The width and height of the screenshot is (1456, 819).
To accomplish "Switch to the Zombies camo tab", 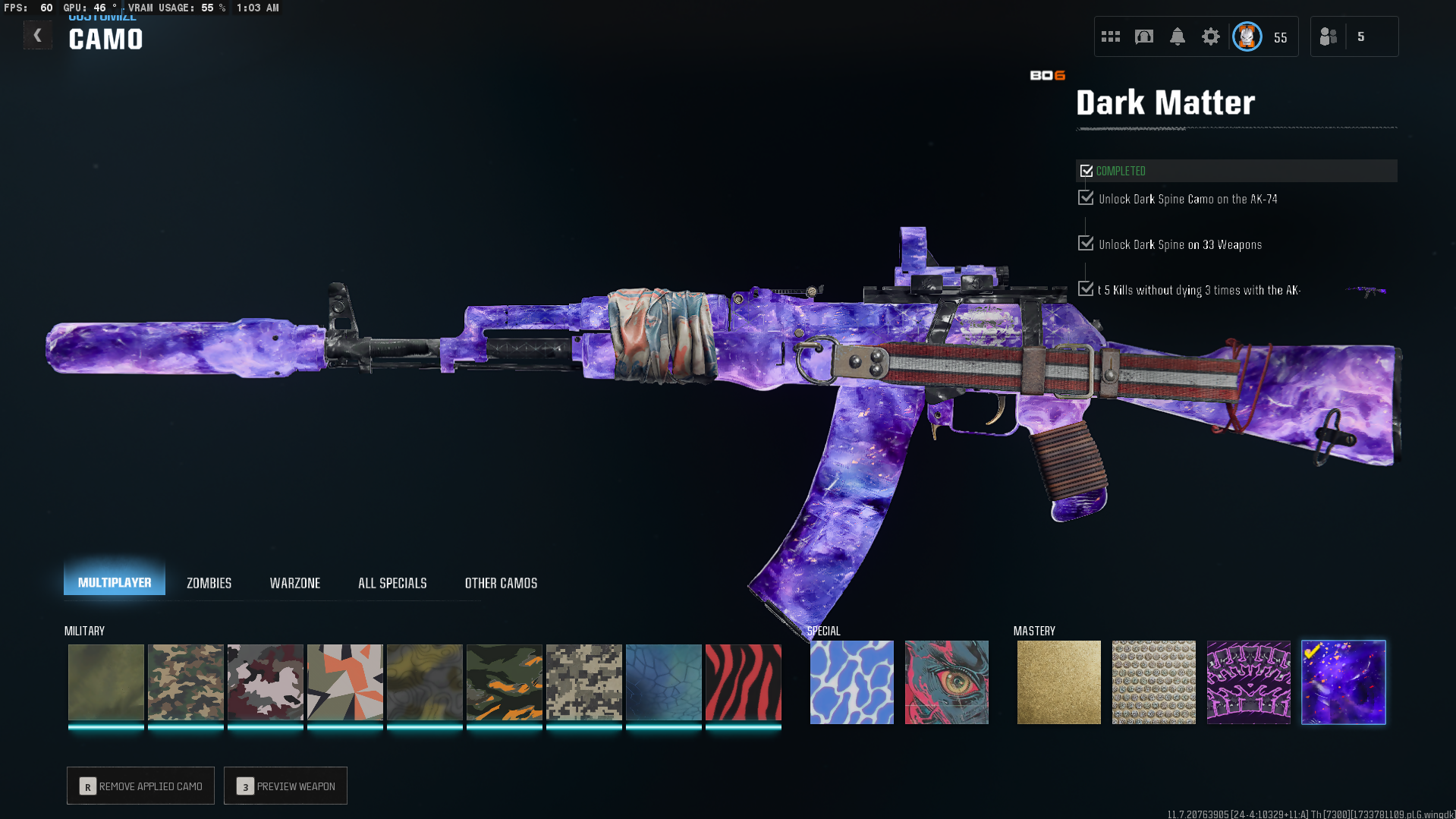I will (209, 583).
